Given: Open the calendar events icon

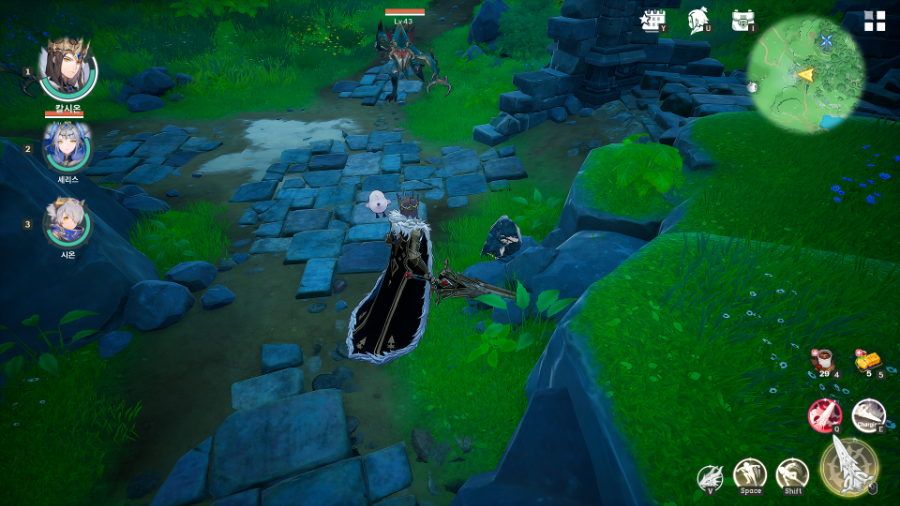Looking at the screenshot, I should click(654, 20).
